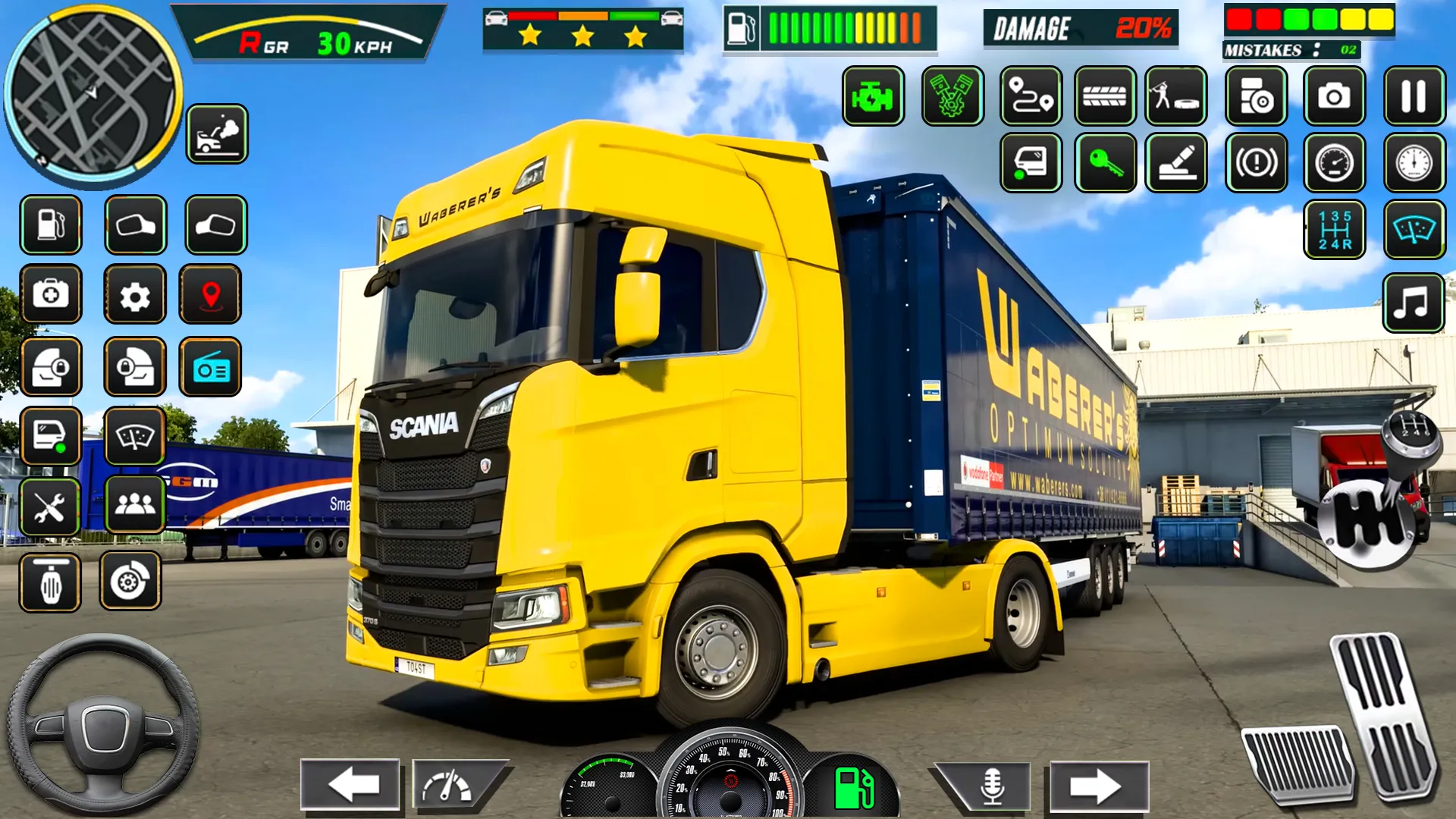The width and height of the screenshot is (1456, 819).
Task: Click the circular minimap
Action: 93,94
